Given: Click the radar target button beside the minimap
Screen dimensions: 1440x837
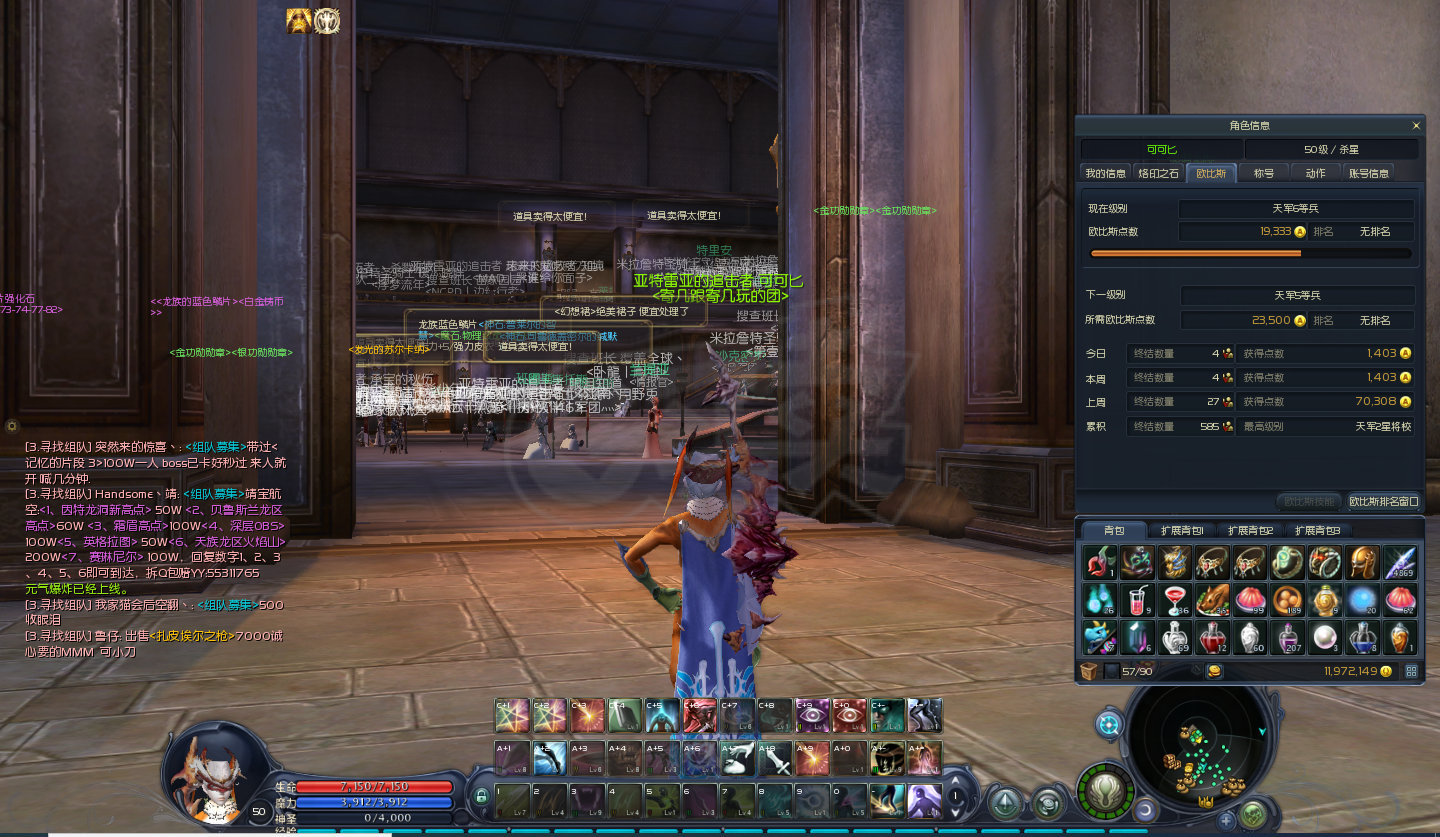Looking at the screenshot, I should tap(1108, 724).
